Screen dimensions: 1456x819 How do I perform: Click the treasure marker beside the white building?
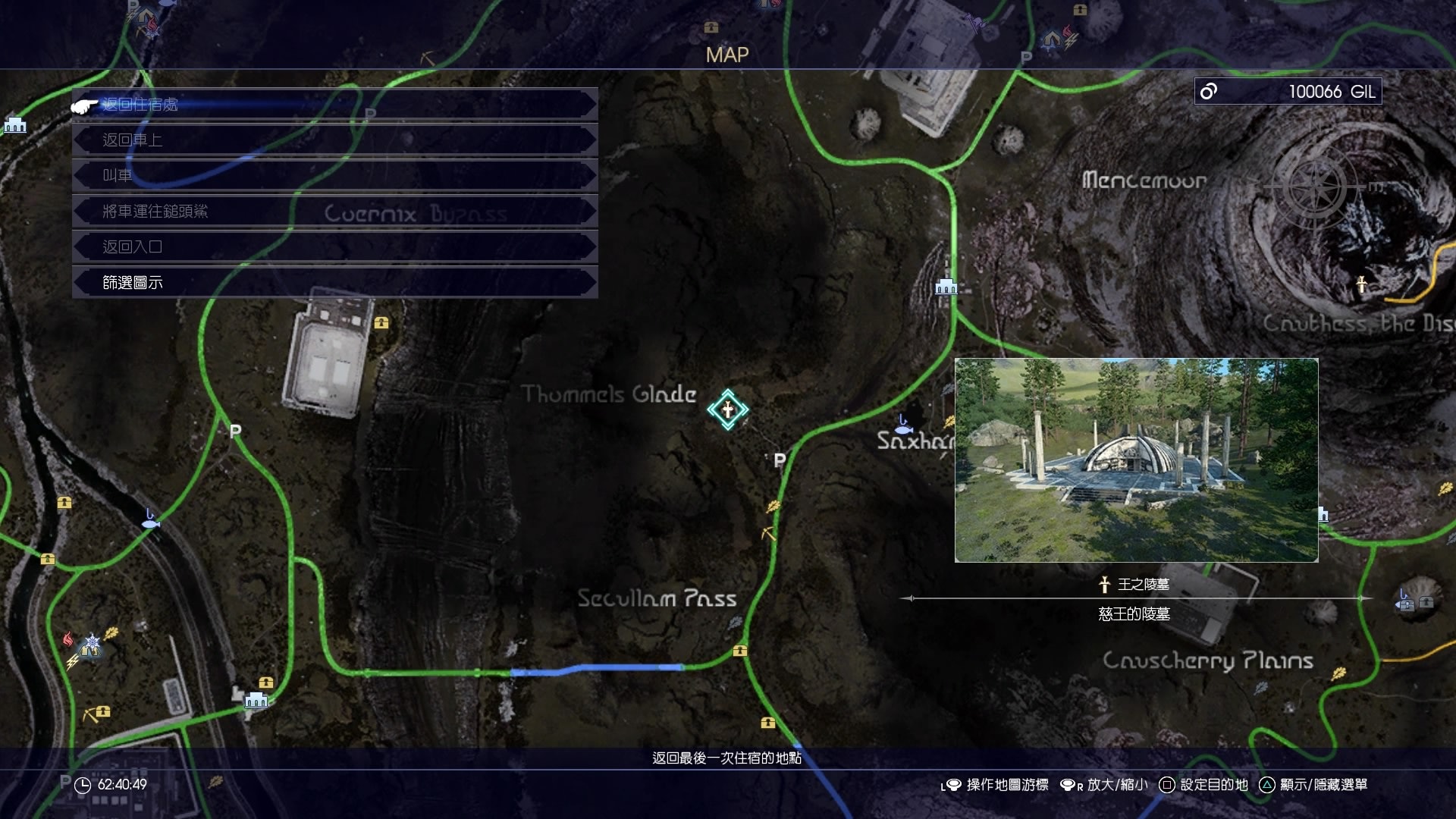coord(381,323)
